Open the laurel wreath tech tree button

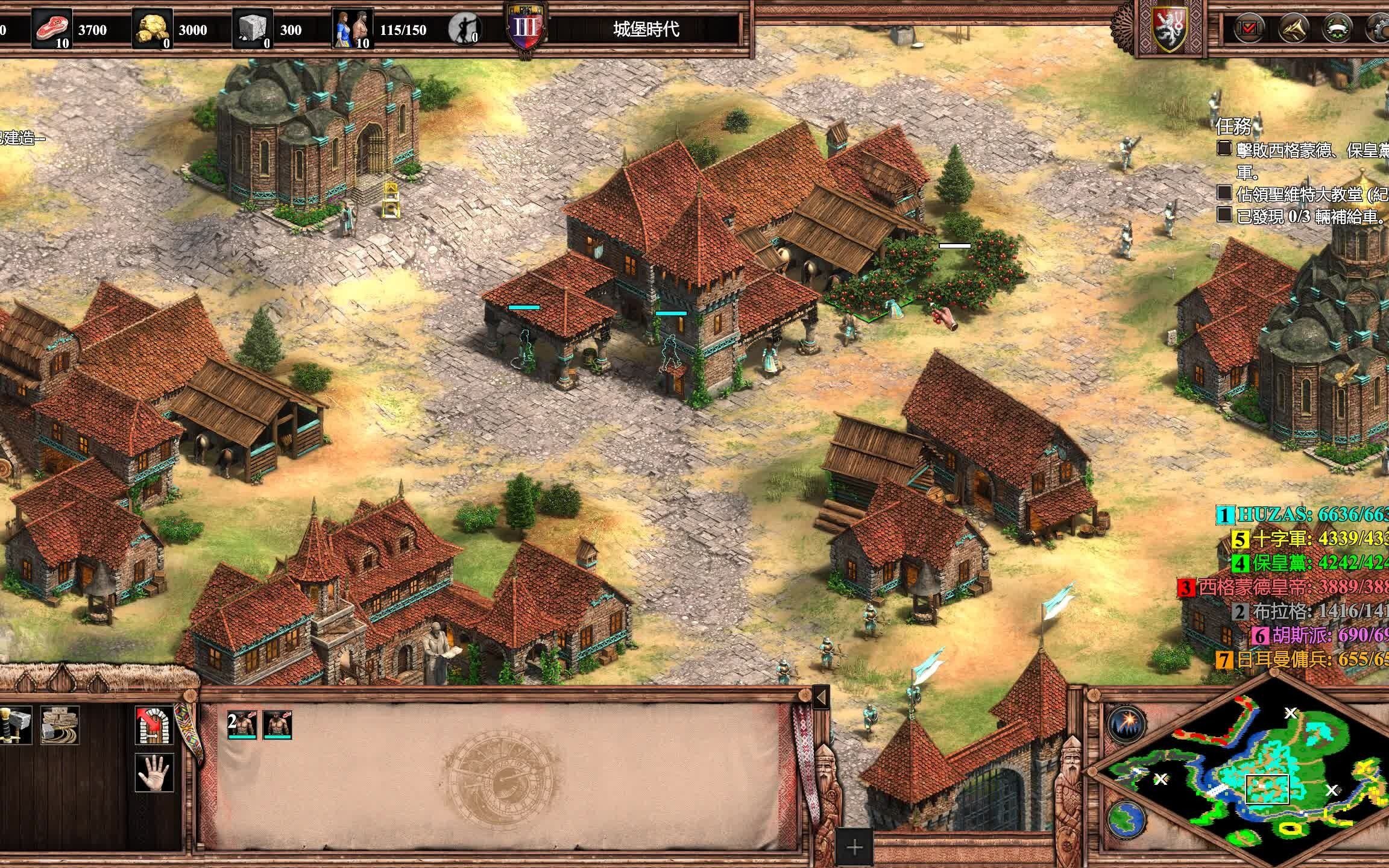[1336, 29]
